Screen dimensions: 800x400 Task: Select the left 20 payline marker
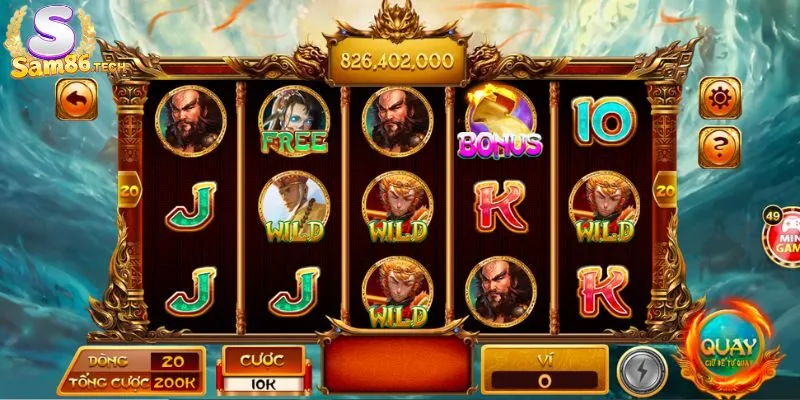tap(129, 186)
